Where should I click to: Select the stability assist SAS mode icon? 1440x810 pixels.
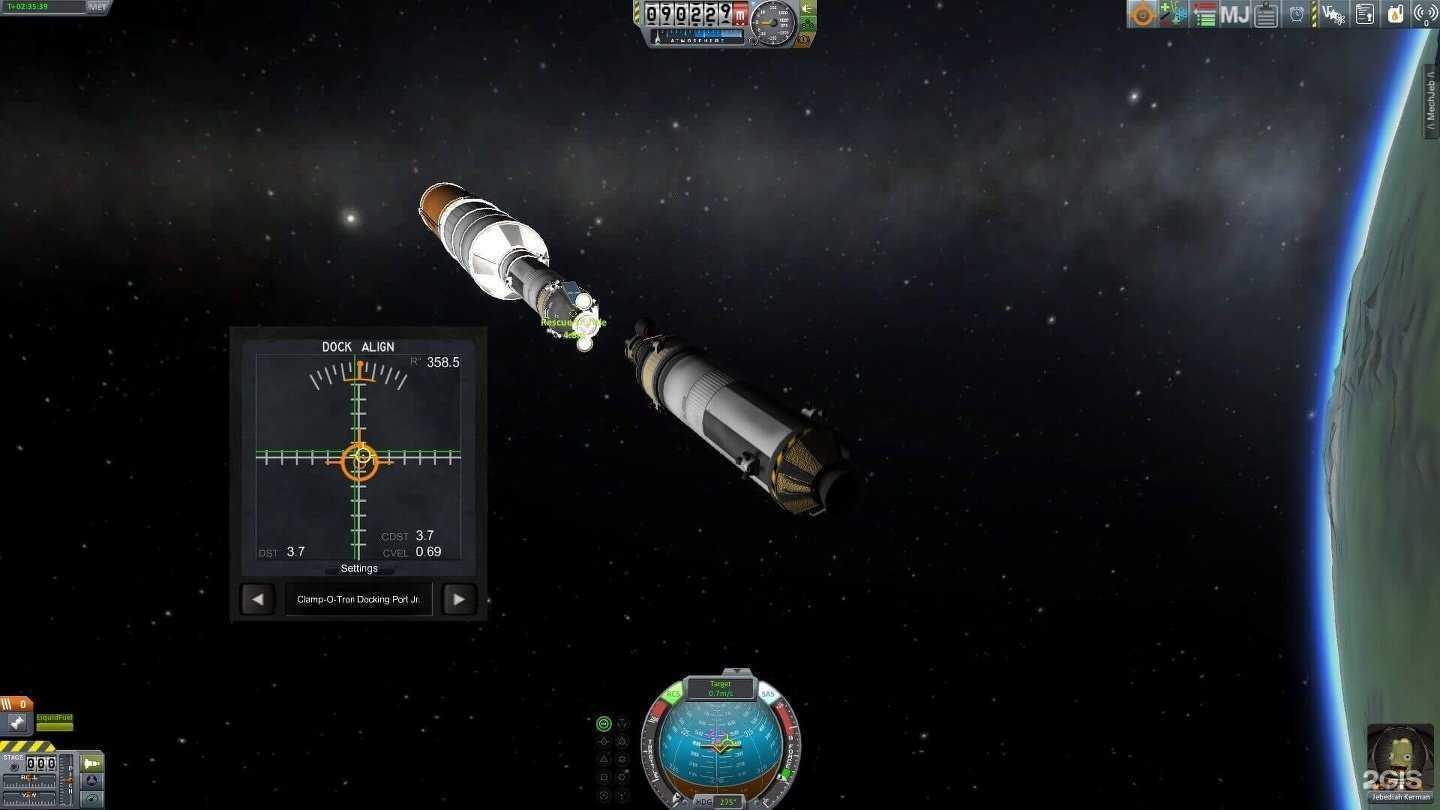(603, 724)
